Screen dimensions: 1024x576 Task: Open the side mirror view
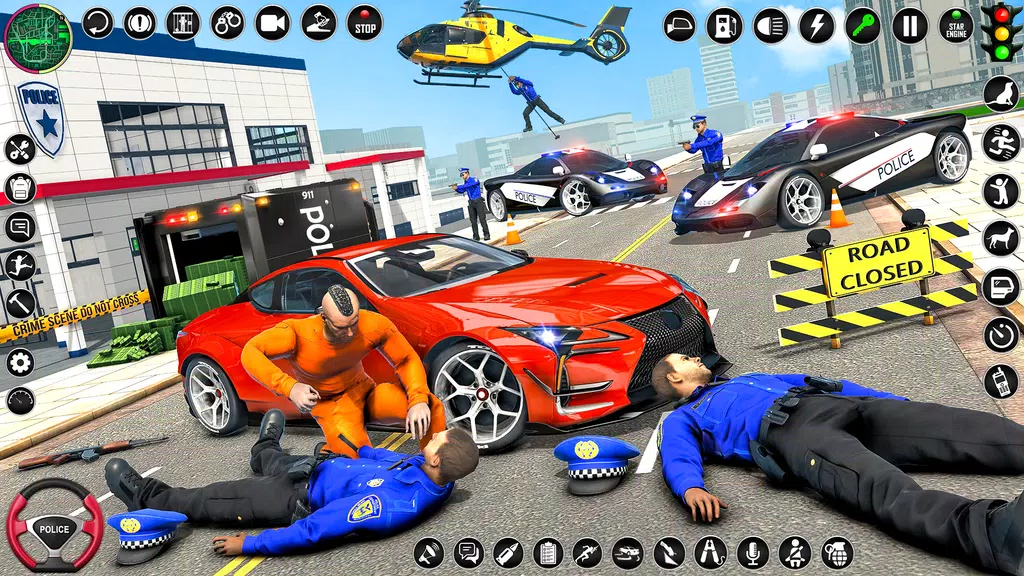click(680, 25)
